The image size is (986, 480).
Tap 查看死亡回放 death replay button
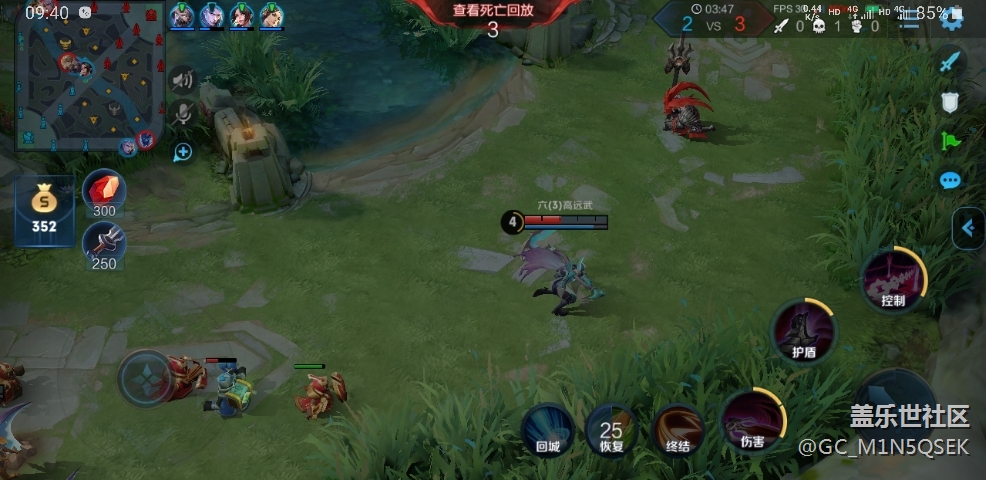point(492,11)
